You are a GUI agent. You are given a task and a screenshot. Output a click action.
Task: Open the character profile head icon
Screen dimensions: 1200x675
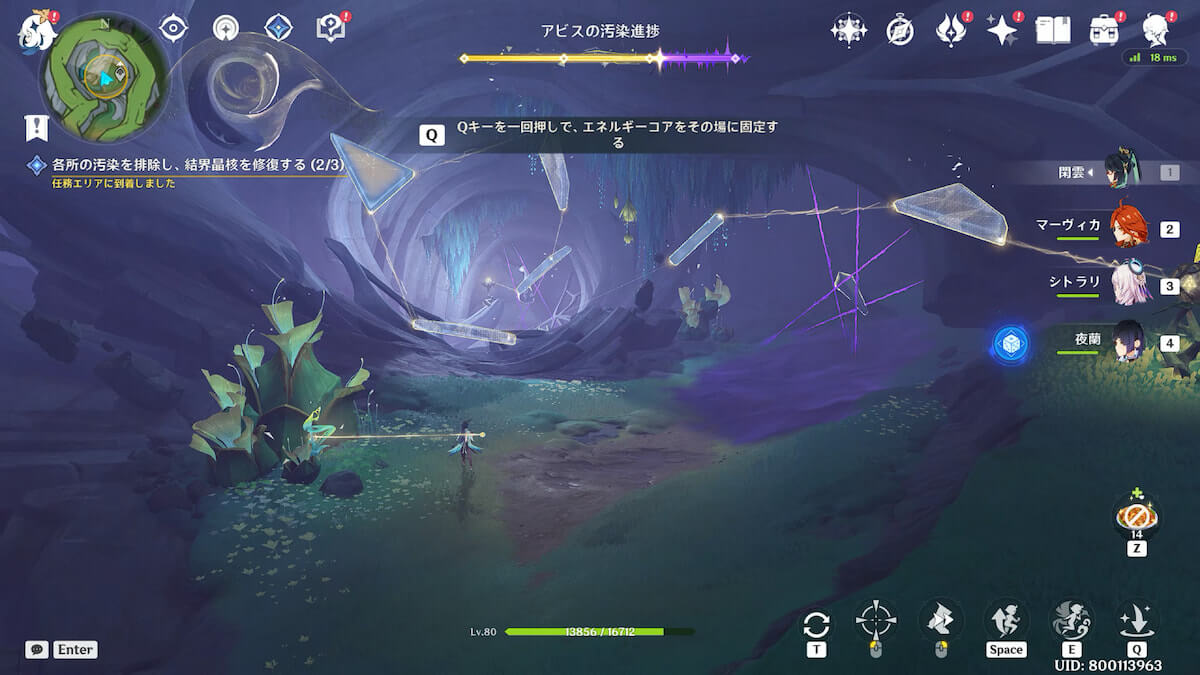pos(1156,30)
